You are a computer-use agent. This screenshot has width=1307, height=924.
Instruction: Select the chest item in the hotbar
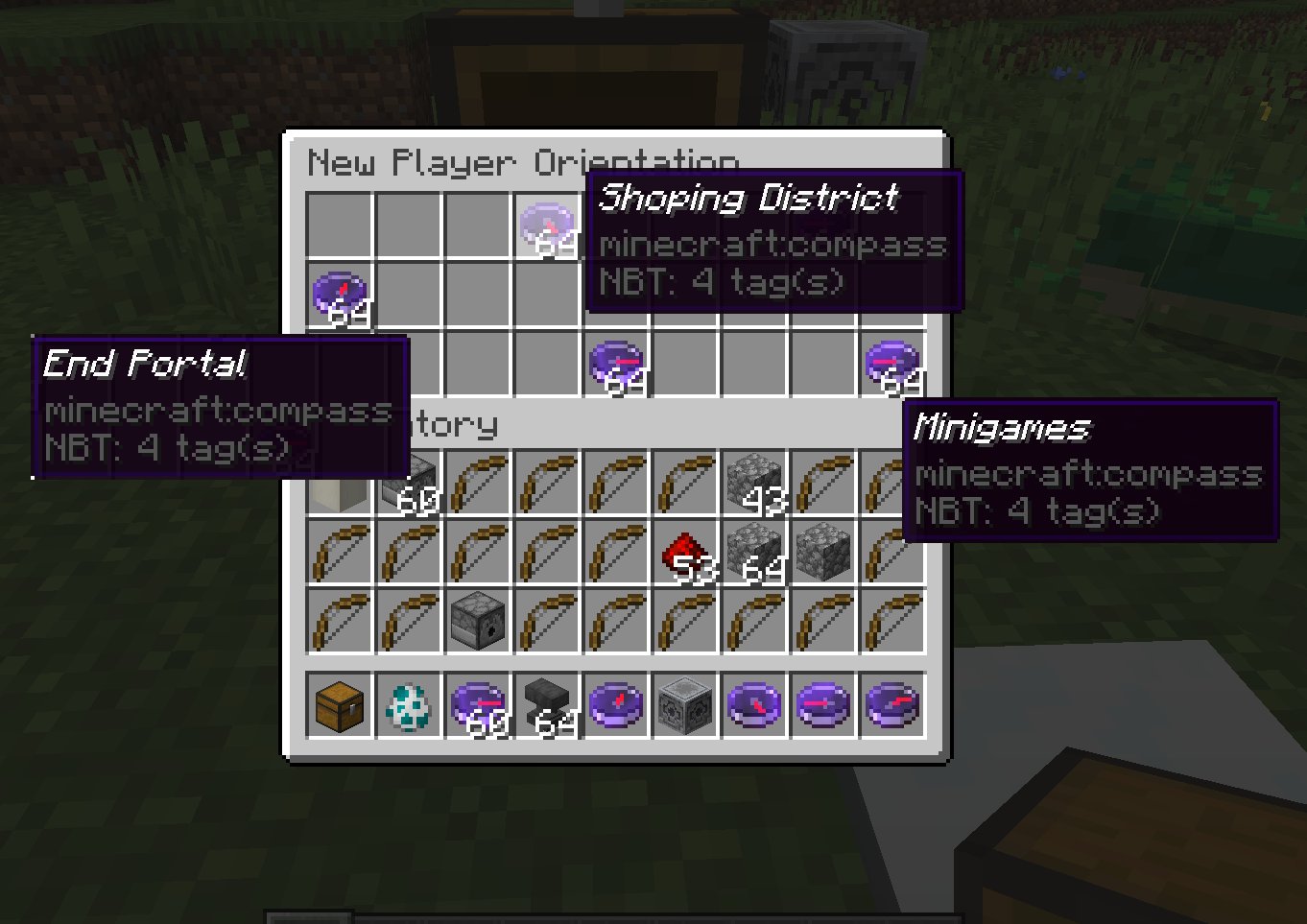tap(338, 707)
